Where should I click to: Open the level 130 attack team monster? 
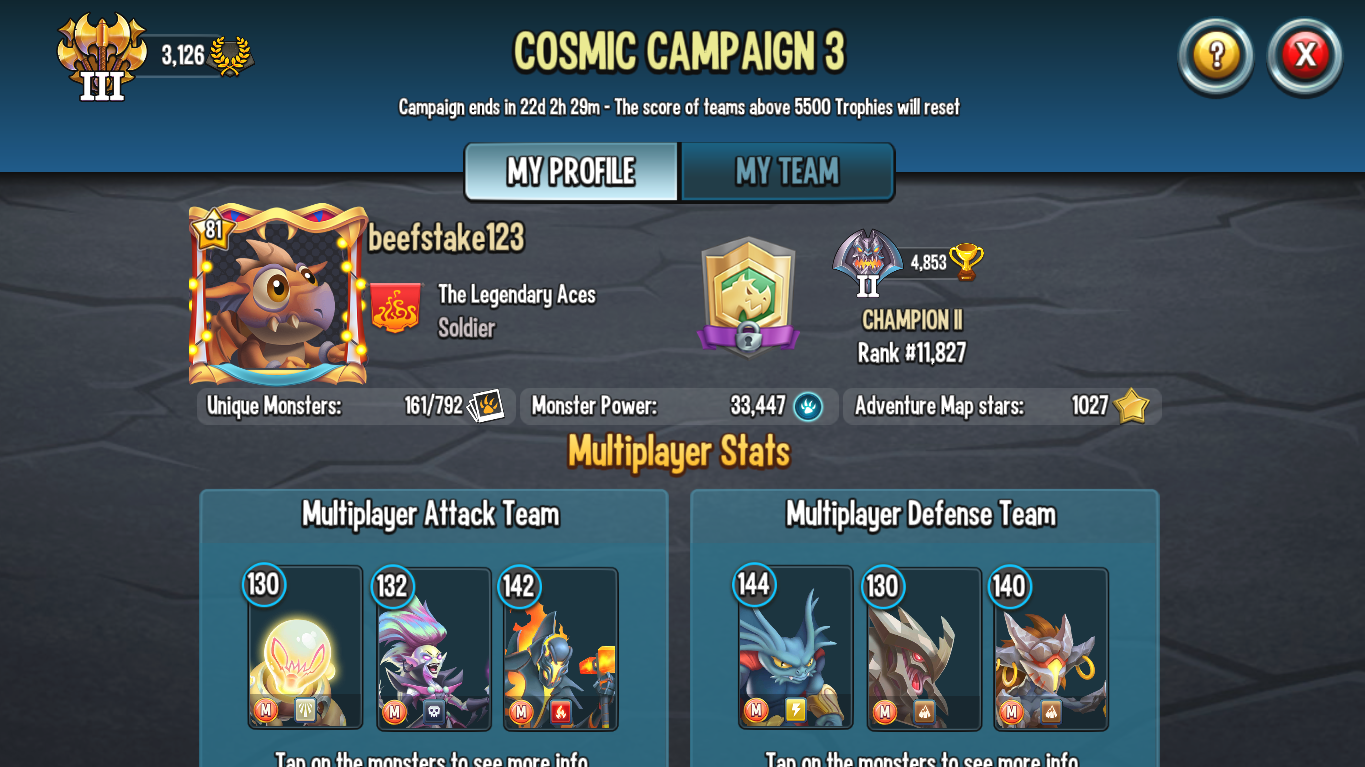305,650
